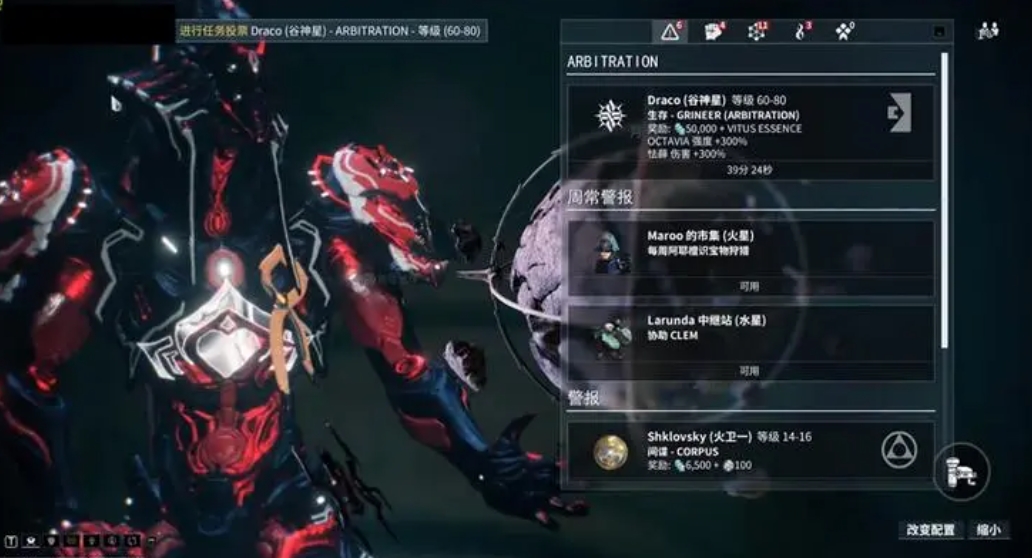Click the mission list scrollbar
The image size is (1032, 558).
945,200
